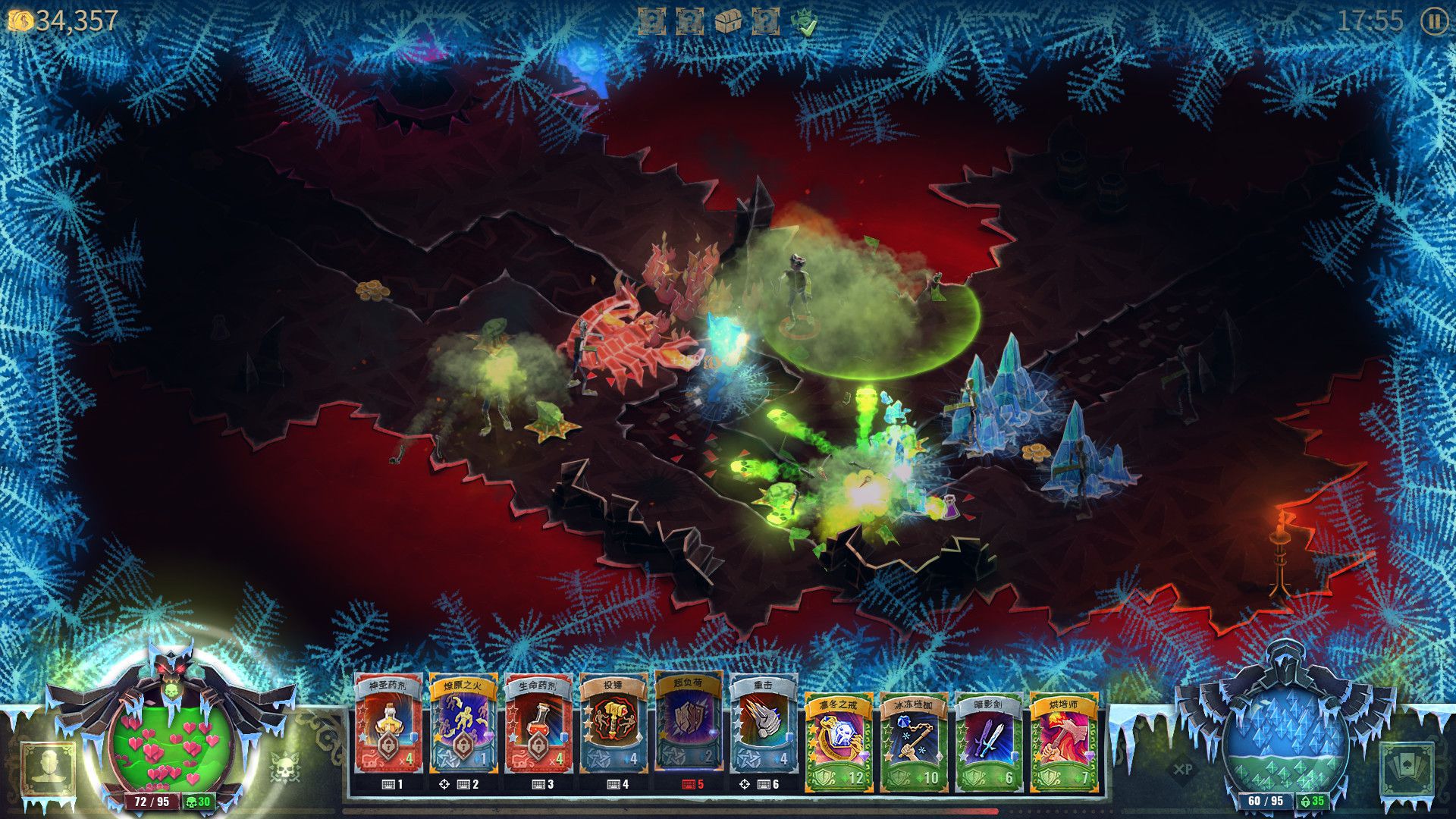Screen dimensions: 1456x819
Task: Choose the 暗影剑 sword equipment card
Action: pos(989,739)
